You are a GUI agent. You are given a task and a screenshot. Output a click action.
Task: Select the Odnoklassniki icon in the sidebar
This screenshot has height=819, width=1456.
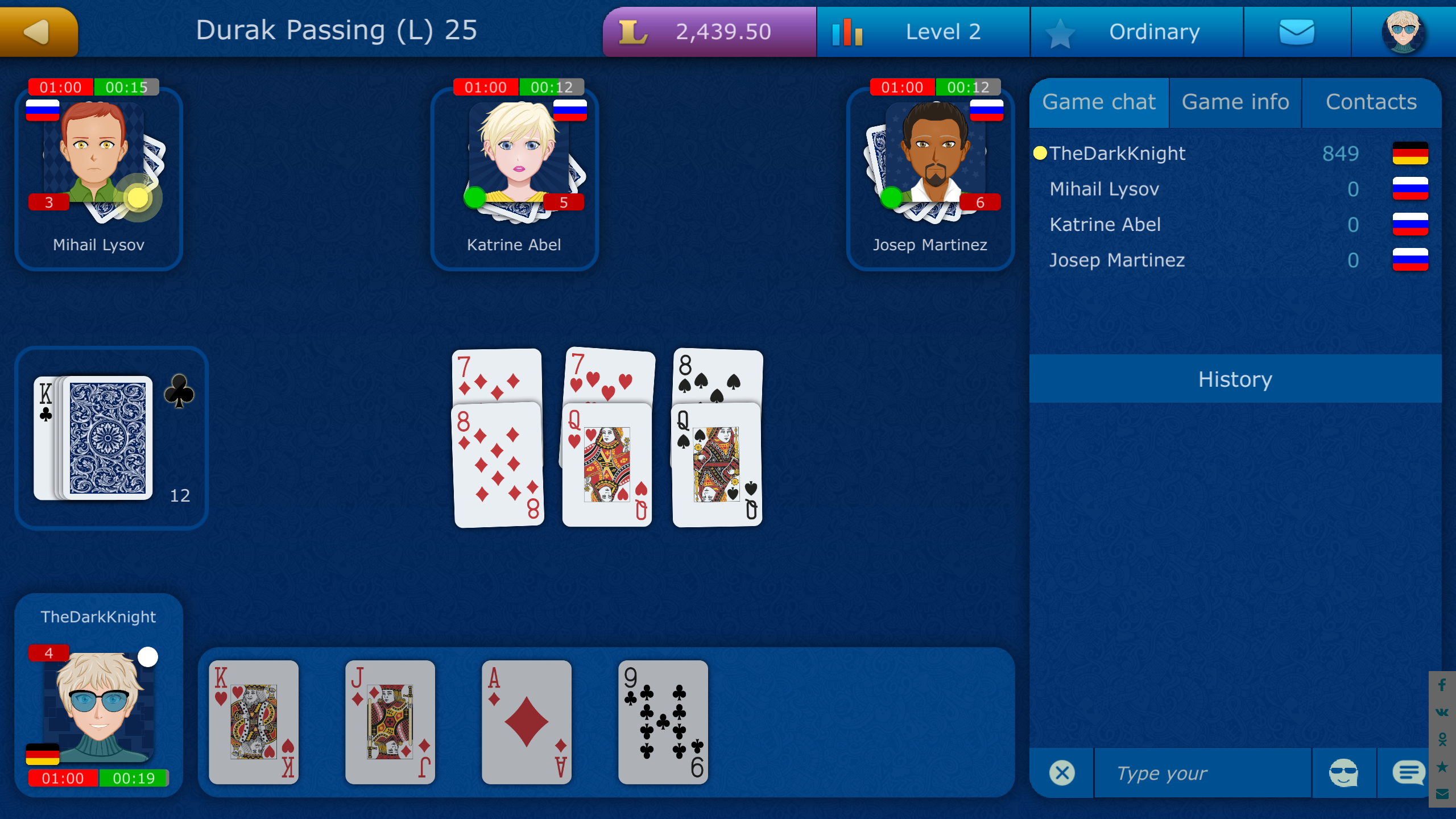(x=1442, y=740)
